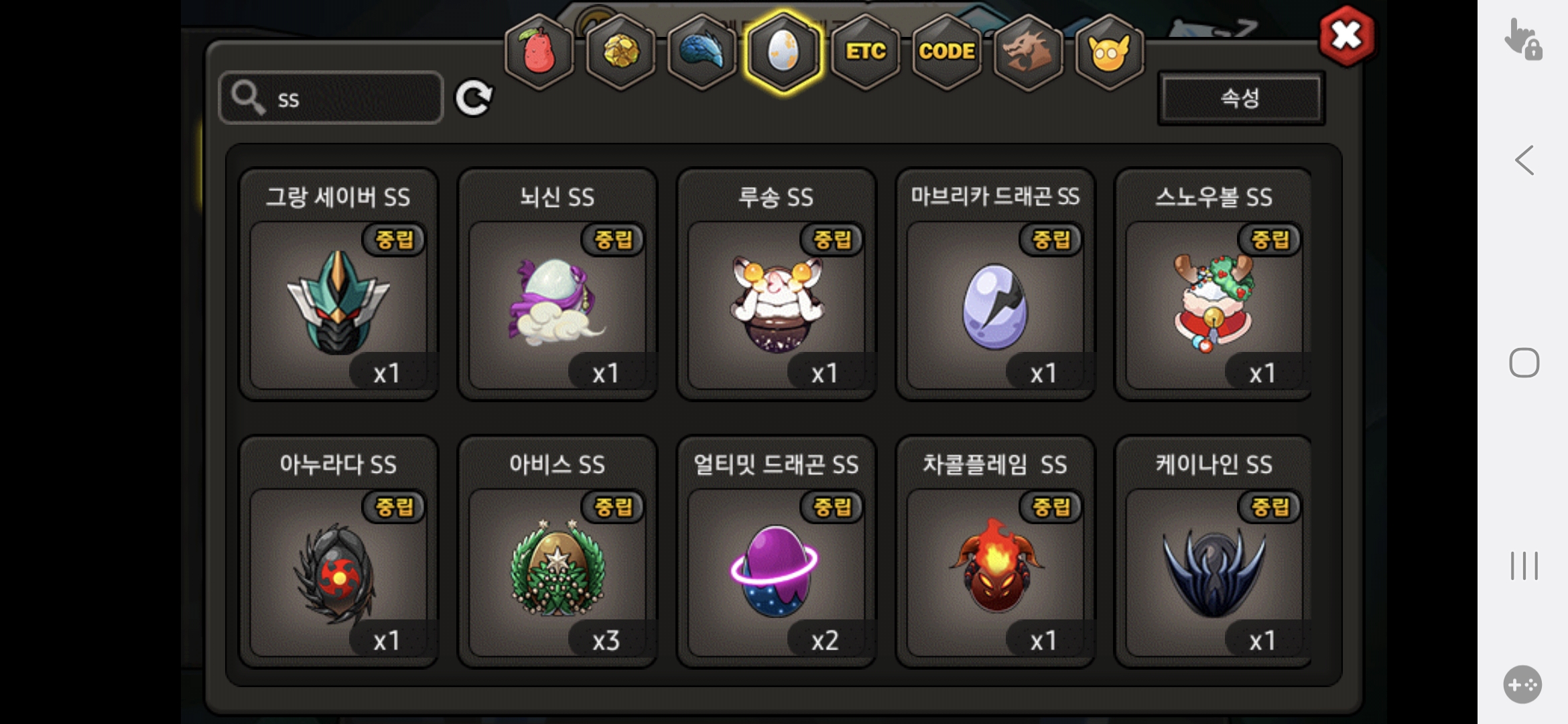1568x724 pixels.
Task: Switch to the ETC tab
Action: pos(865,52)
